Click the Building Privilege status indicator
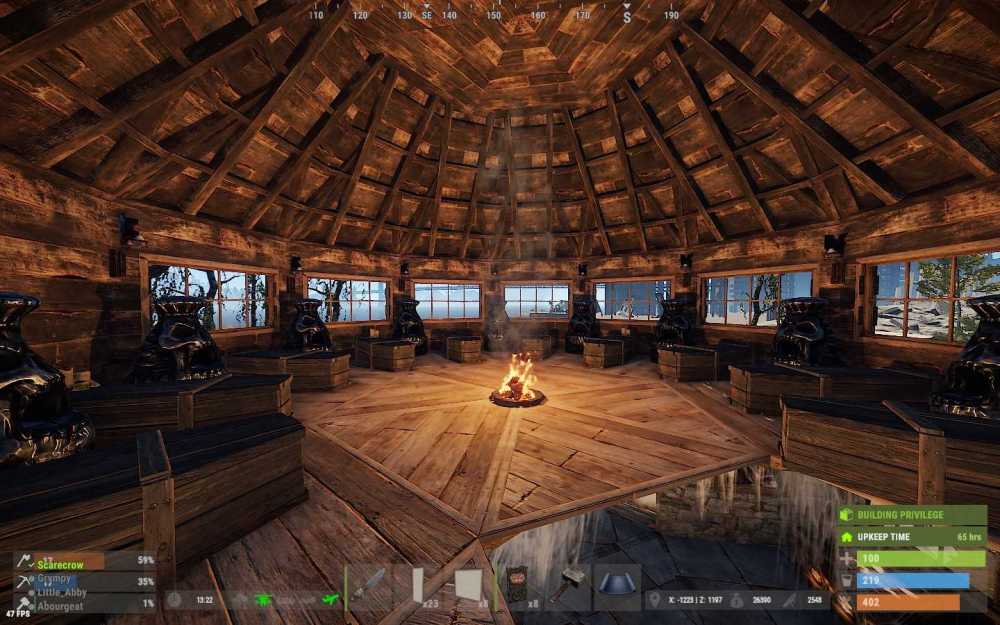The image size is (1000, 625). pyautogui.click(x=912, y=516)
